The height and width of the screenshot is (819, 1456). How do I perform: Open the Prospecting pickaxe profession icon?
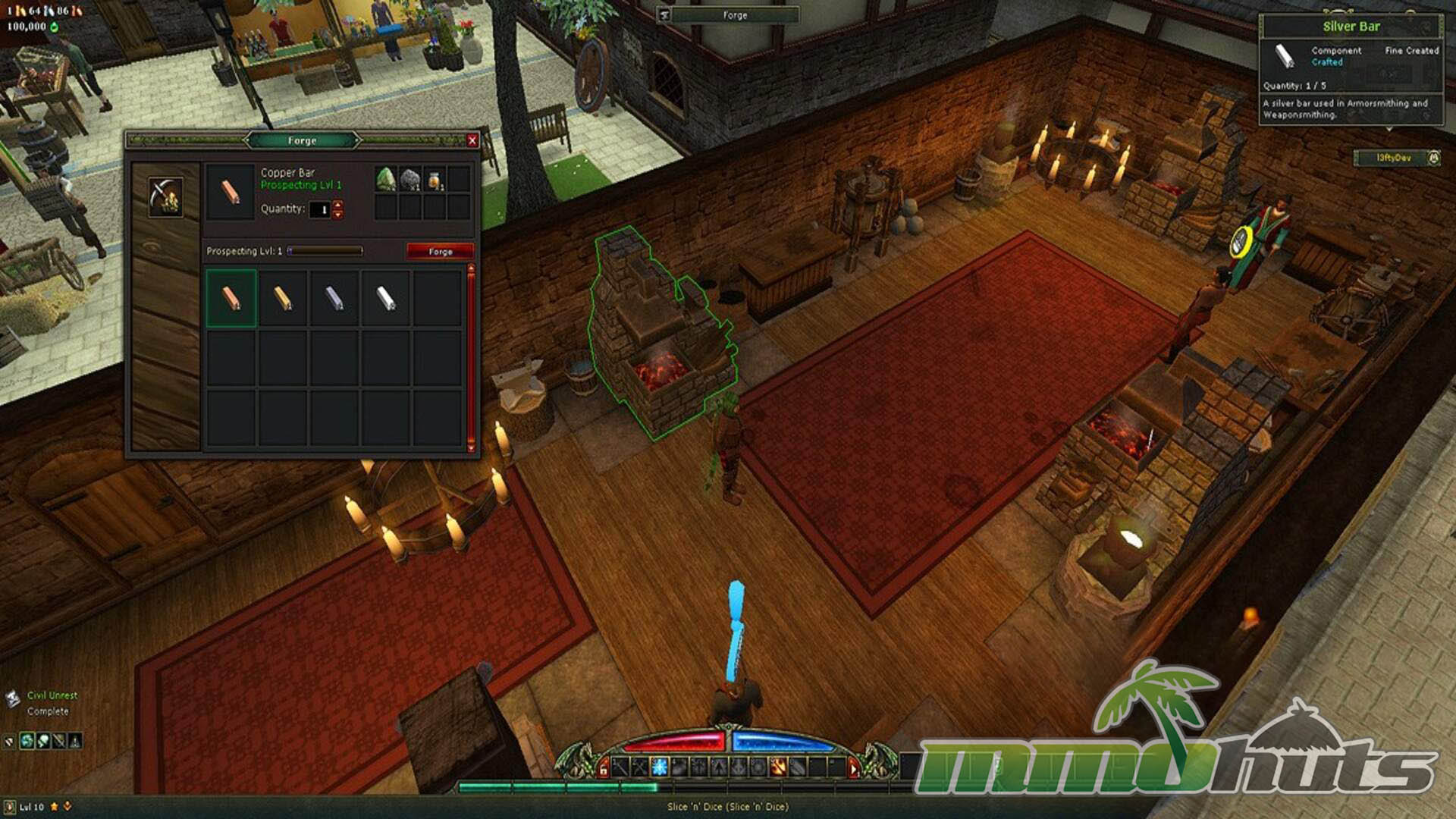point(165,197)
